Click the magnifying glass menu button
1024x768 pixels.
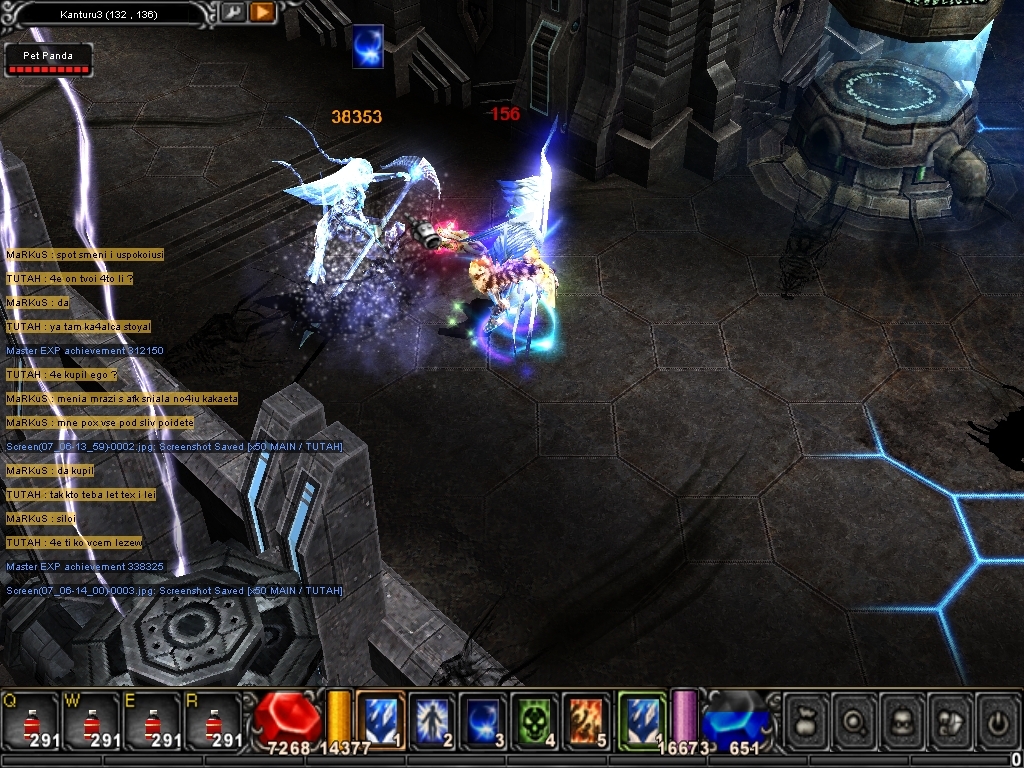pos(856,720)
